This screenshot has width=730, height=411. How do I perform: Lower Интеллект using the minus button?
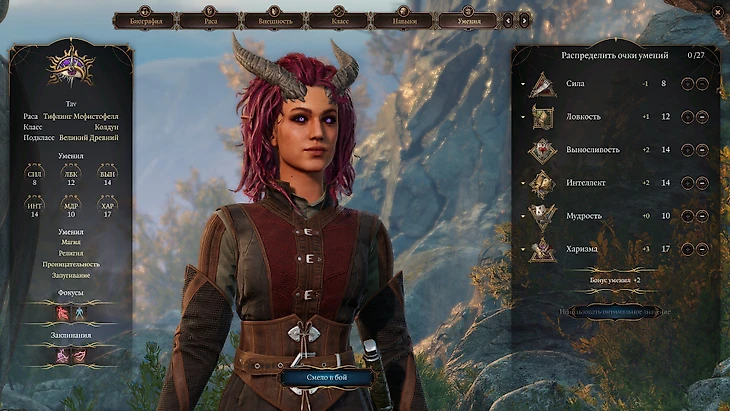click(702, 183)
